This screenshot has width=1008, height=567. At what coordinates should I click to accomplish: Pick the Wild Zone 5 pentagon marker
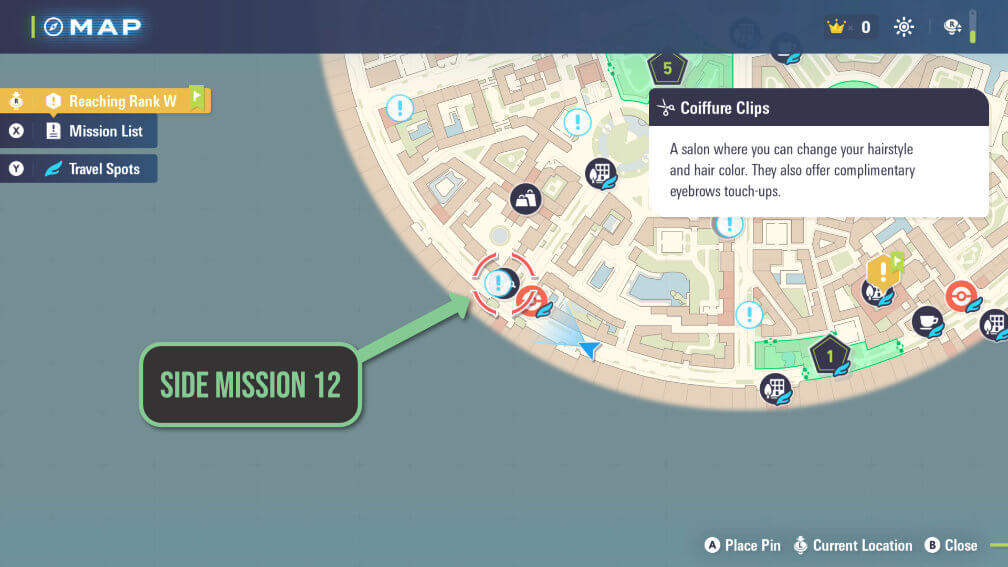666,69
